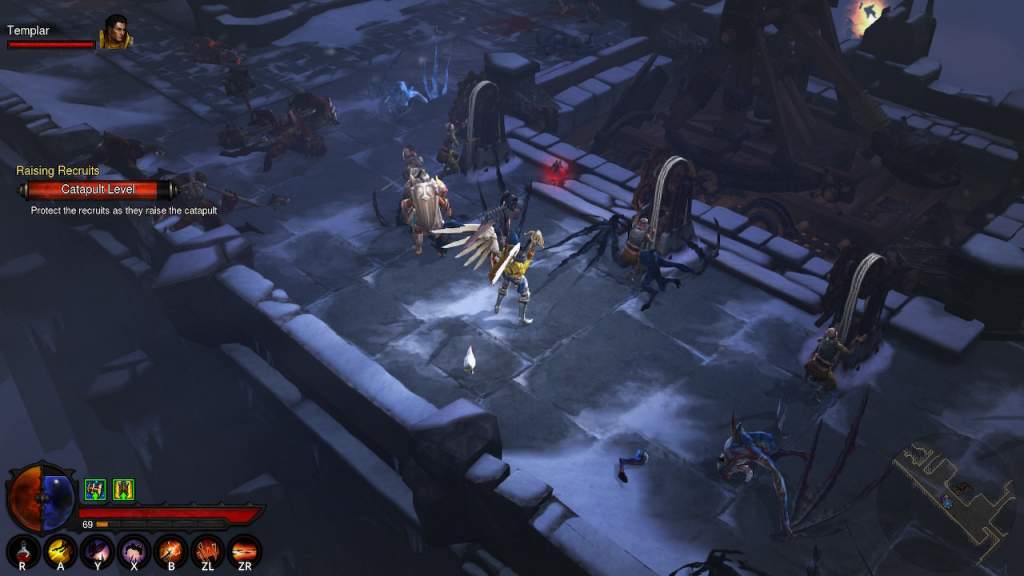
Task: Click the Templar follower portrait
Action: pos(115,33)
